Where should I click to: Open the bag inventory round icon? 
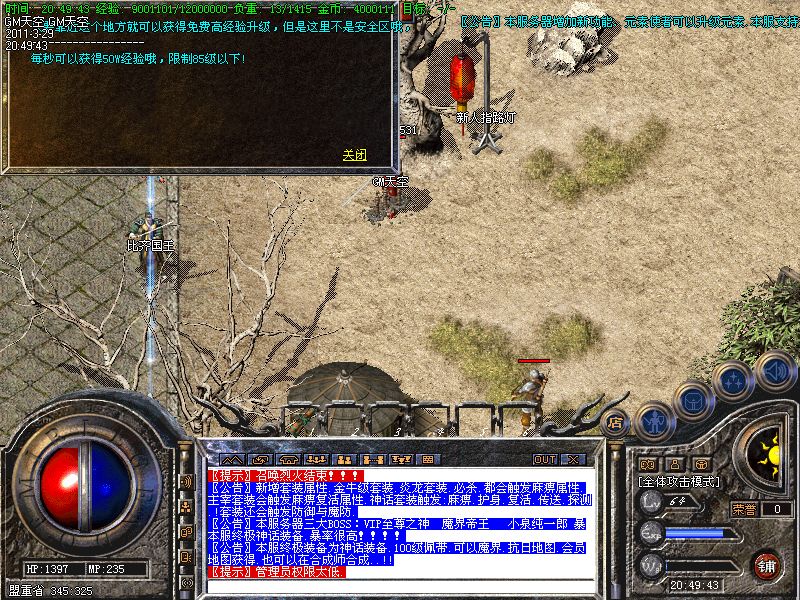[x=692, y=401]
